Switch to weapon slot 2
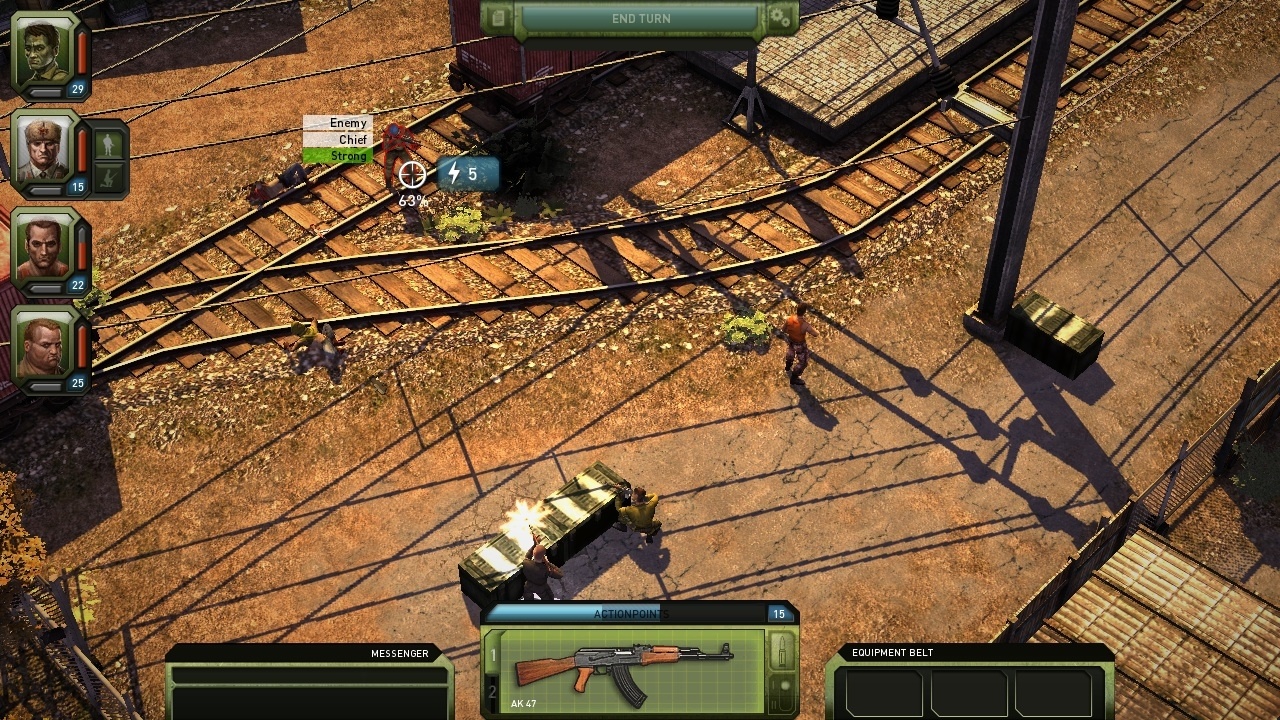Image resolution: width=1280 pixels, height=720 pixels. (492, 692)
